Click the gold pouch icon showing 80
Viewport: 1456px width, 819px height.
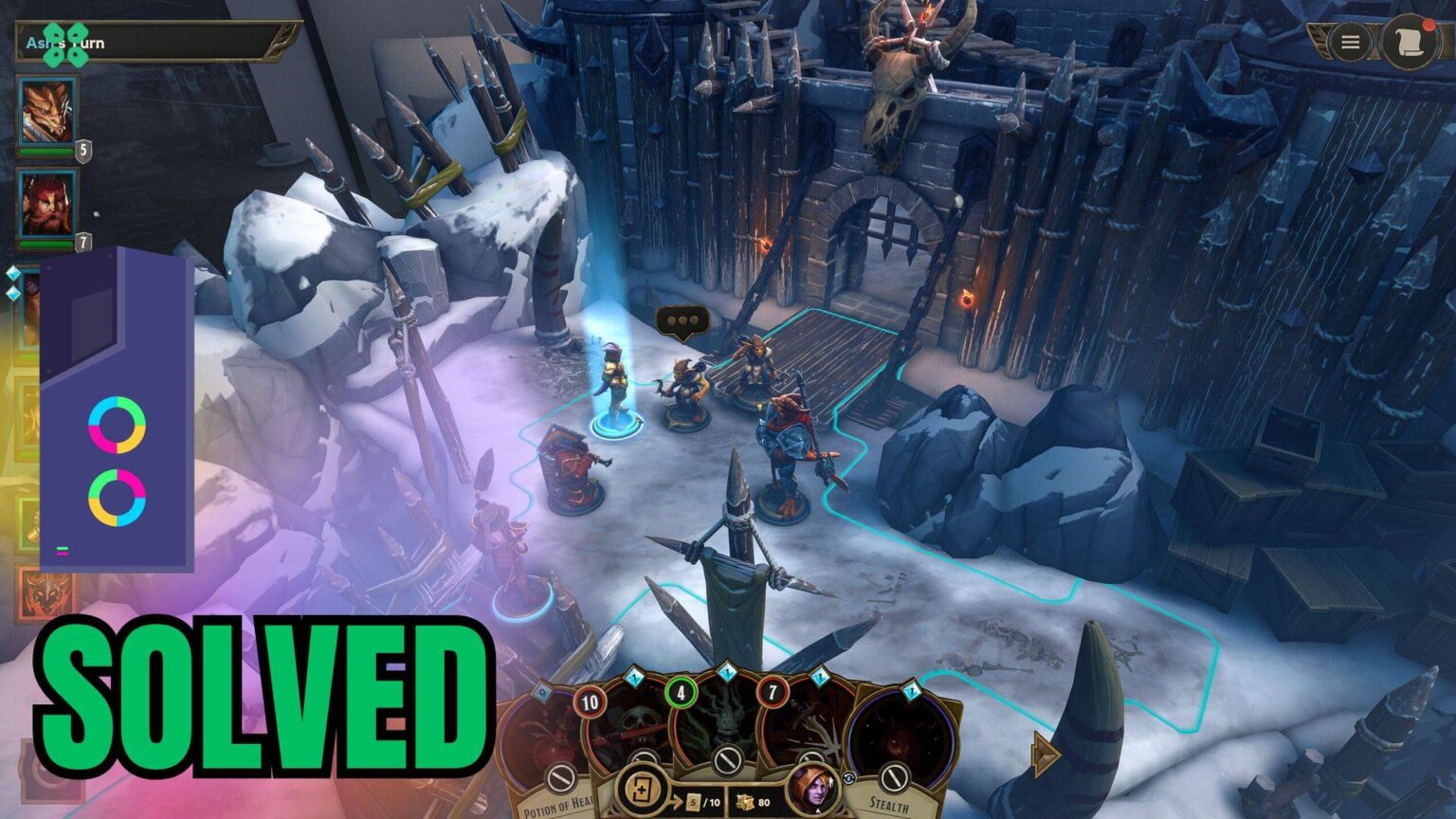[746, 802]
